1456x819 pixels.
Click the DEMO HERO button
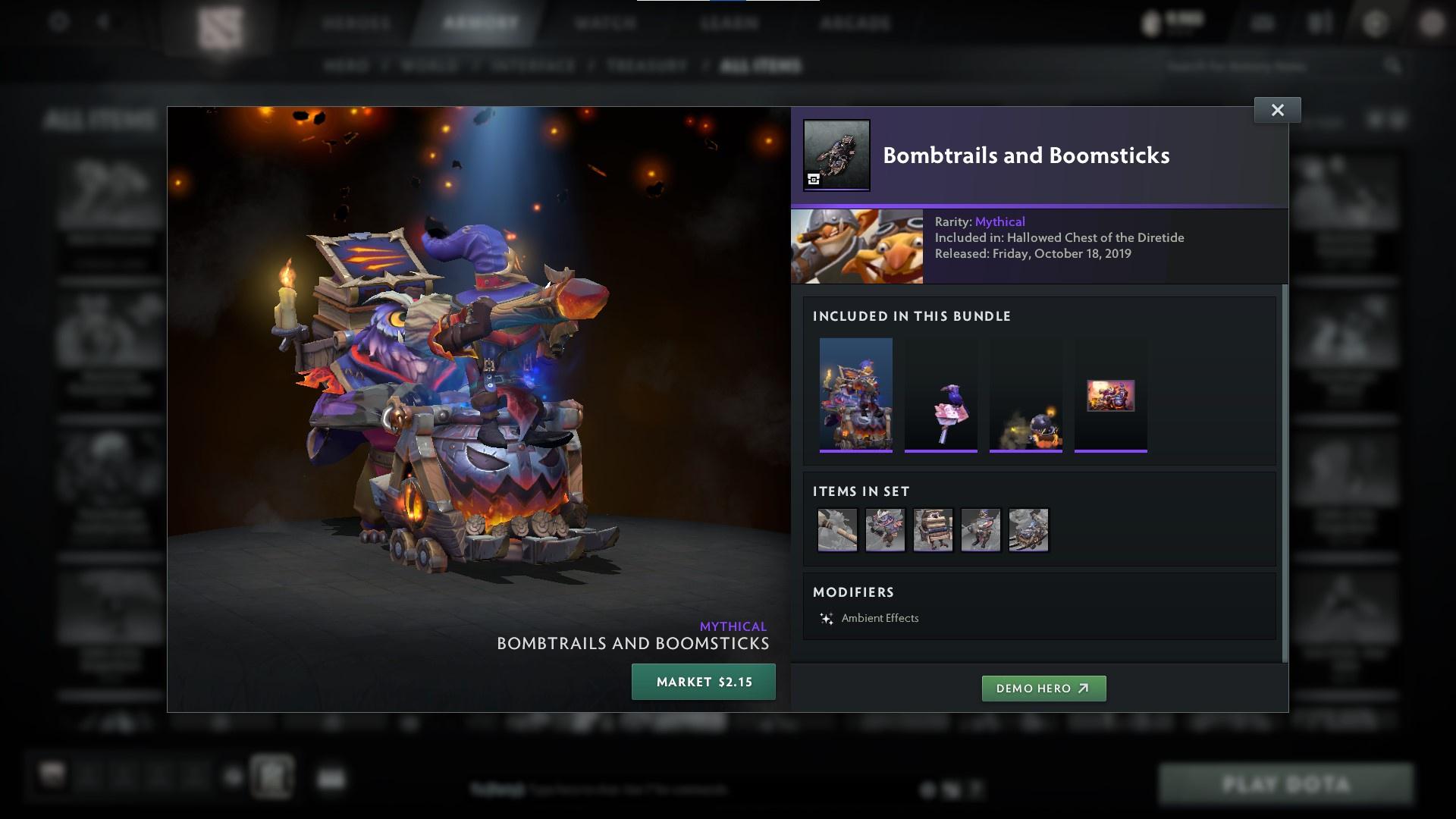pos(1043,689)
